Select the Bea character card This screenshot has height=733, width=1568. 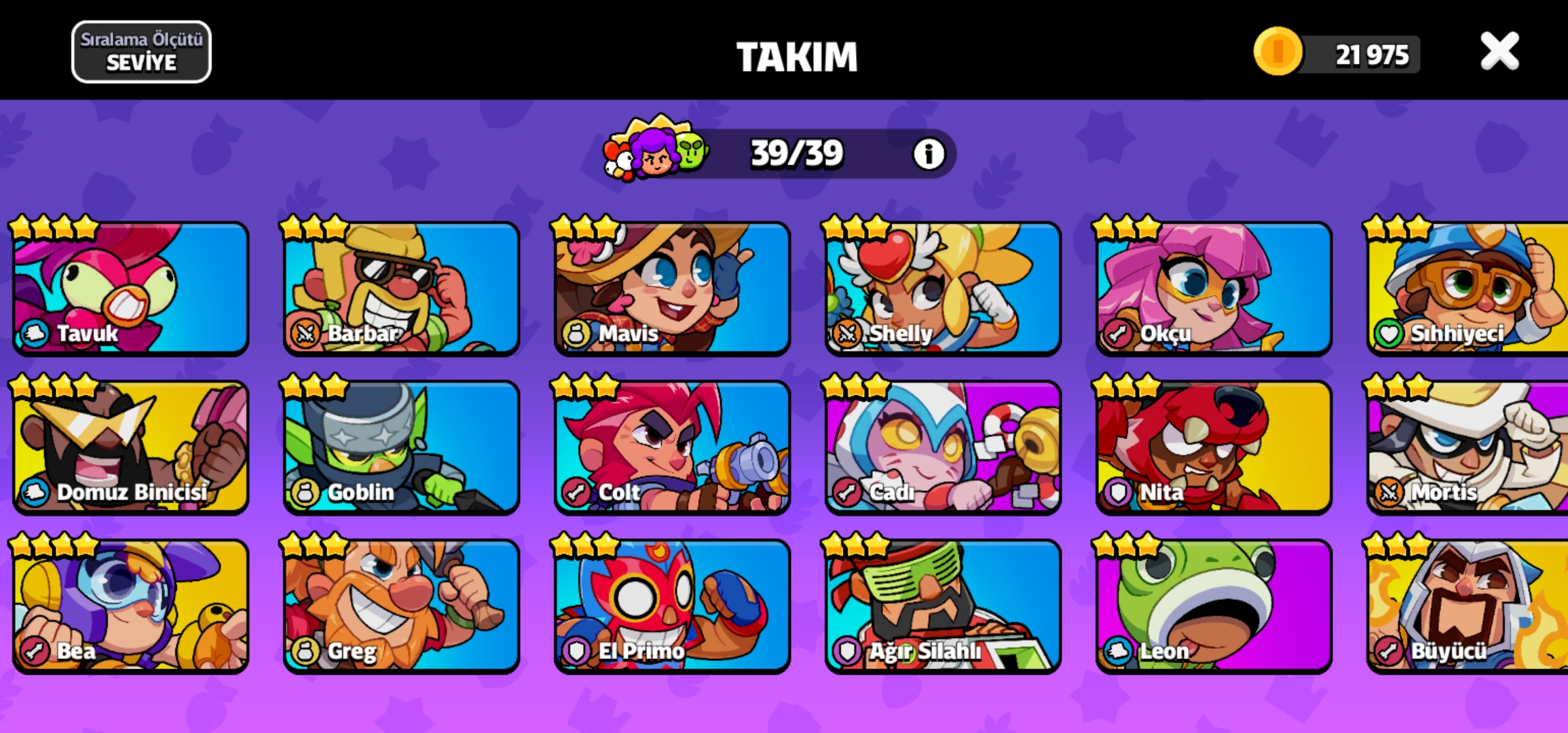click(x=131, y=606)
